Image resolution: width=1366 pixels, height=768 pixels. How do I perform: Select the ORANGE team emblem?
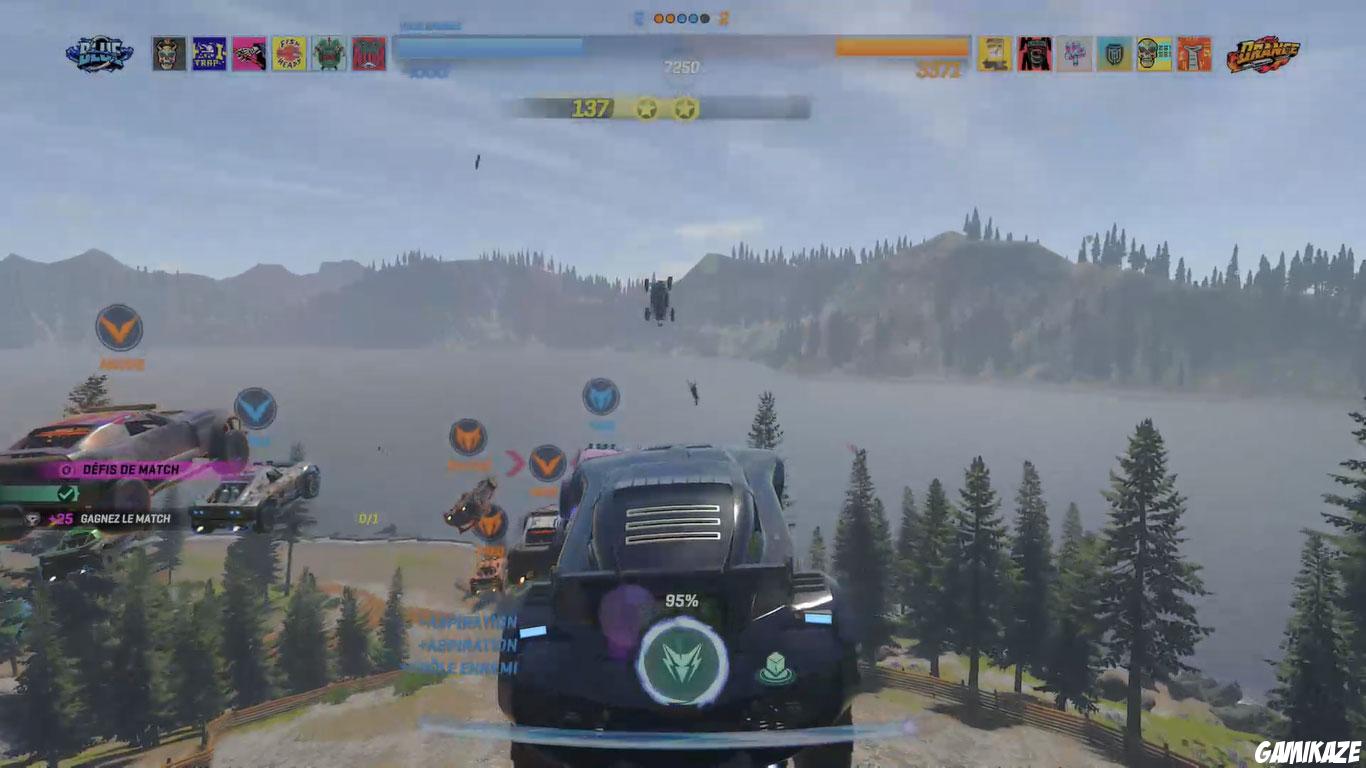(1263, 53)
